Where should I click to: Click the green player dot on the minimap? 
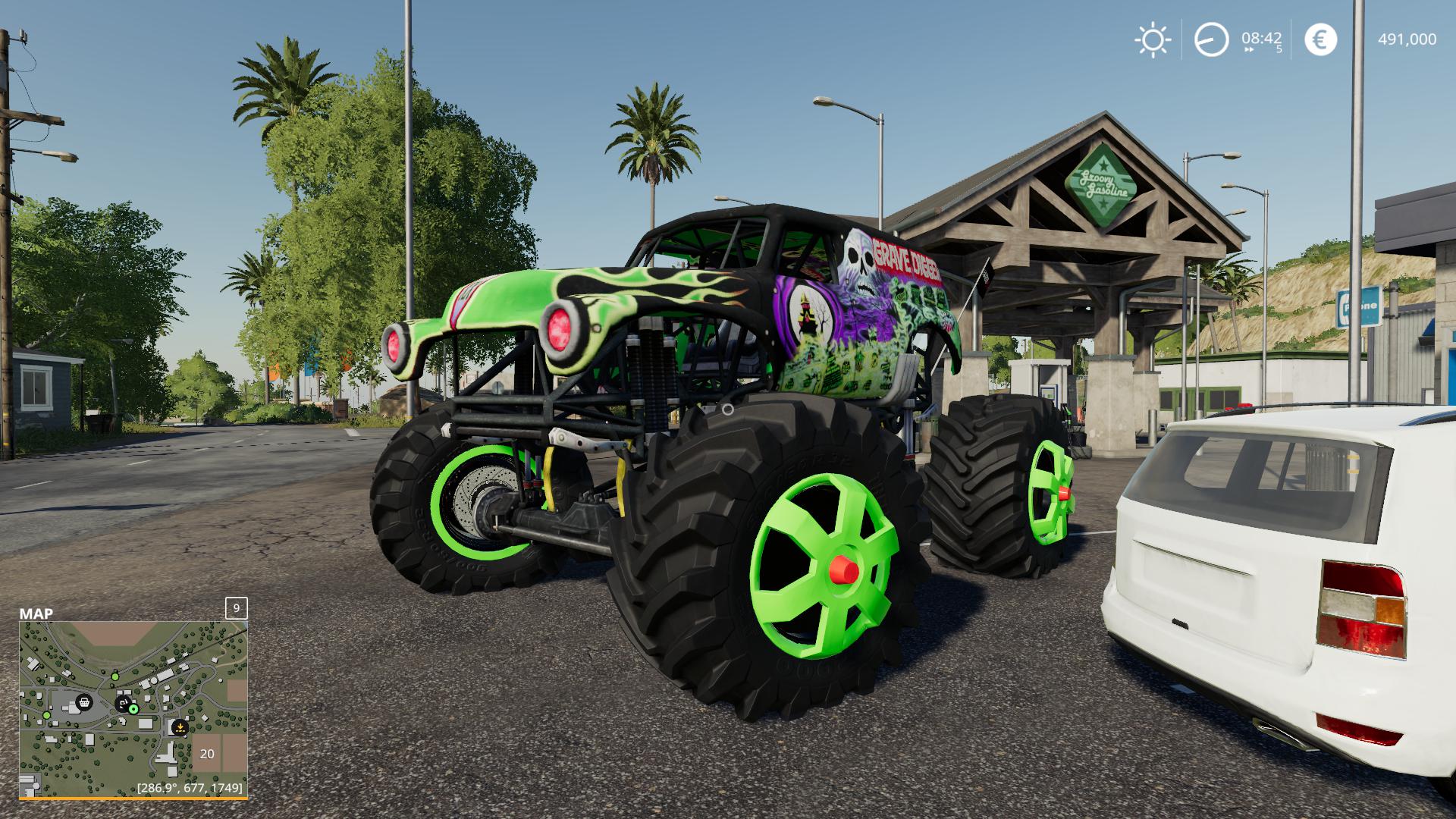tap(133, 709)
